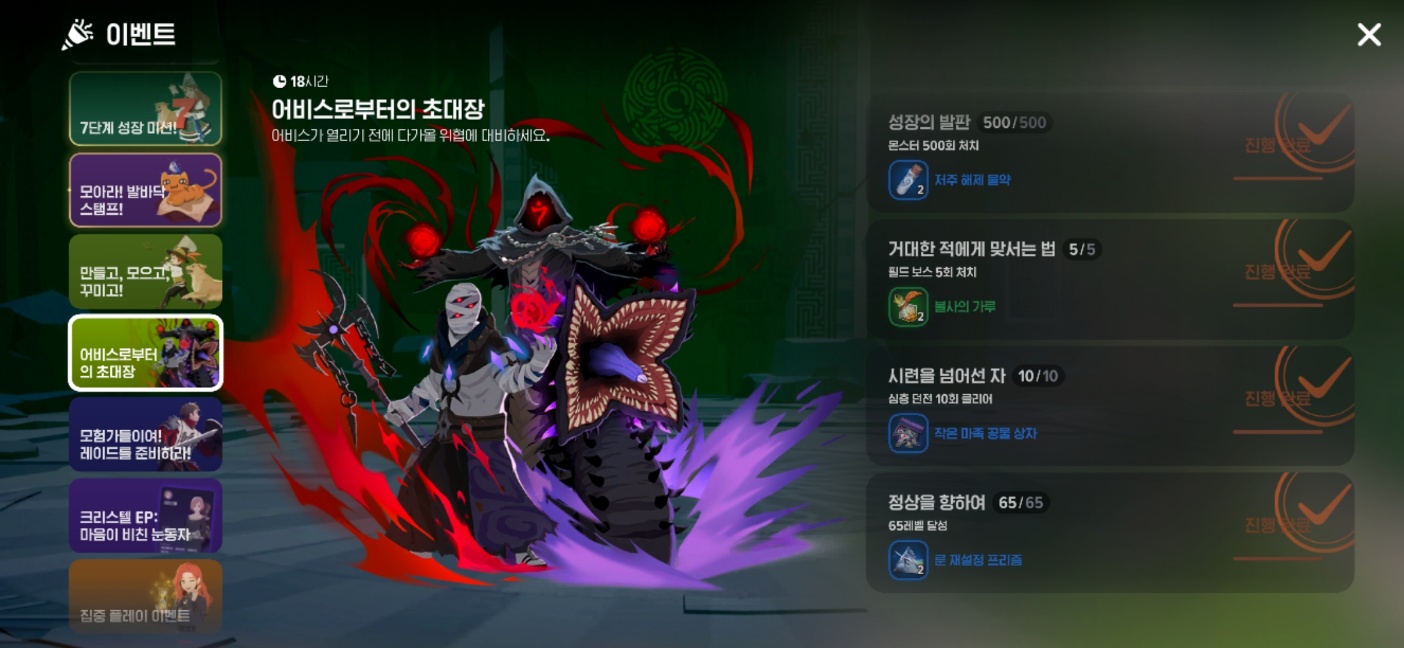The image size is (1404, 648).
Task: Open the 7단계 성장 미션 event
Action: coord(145,109)
